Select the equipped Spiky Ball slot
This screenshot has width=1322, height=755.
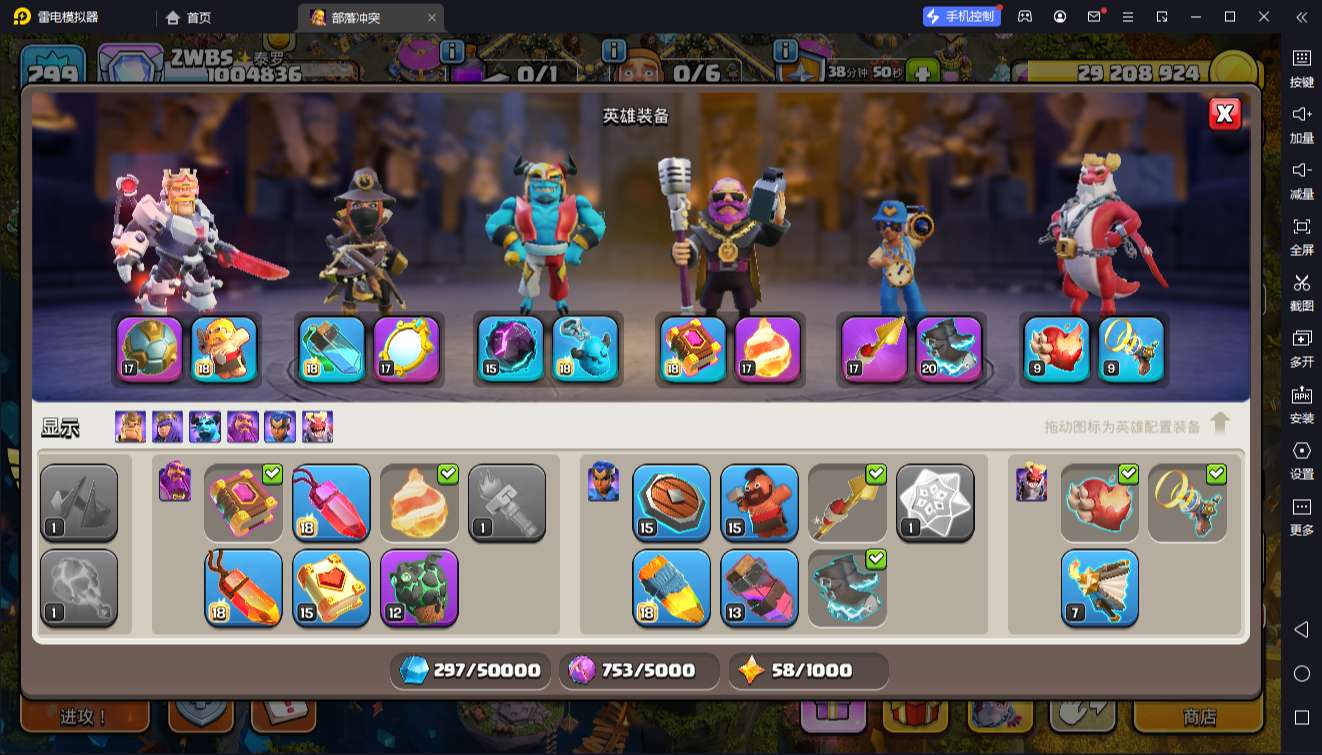pos(150,349)
